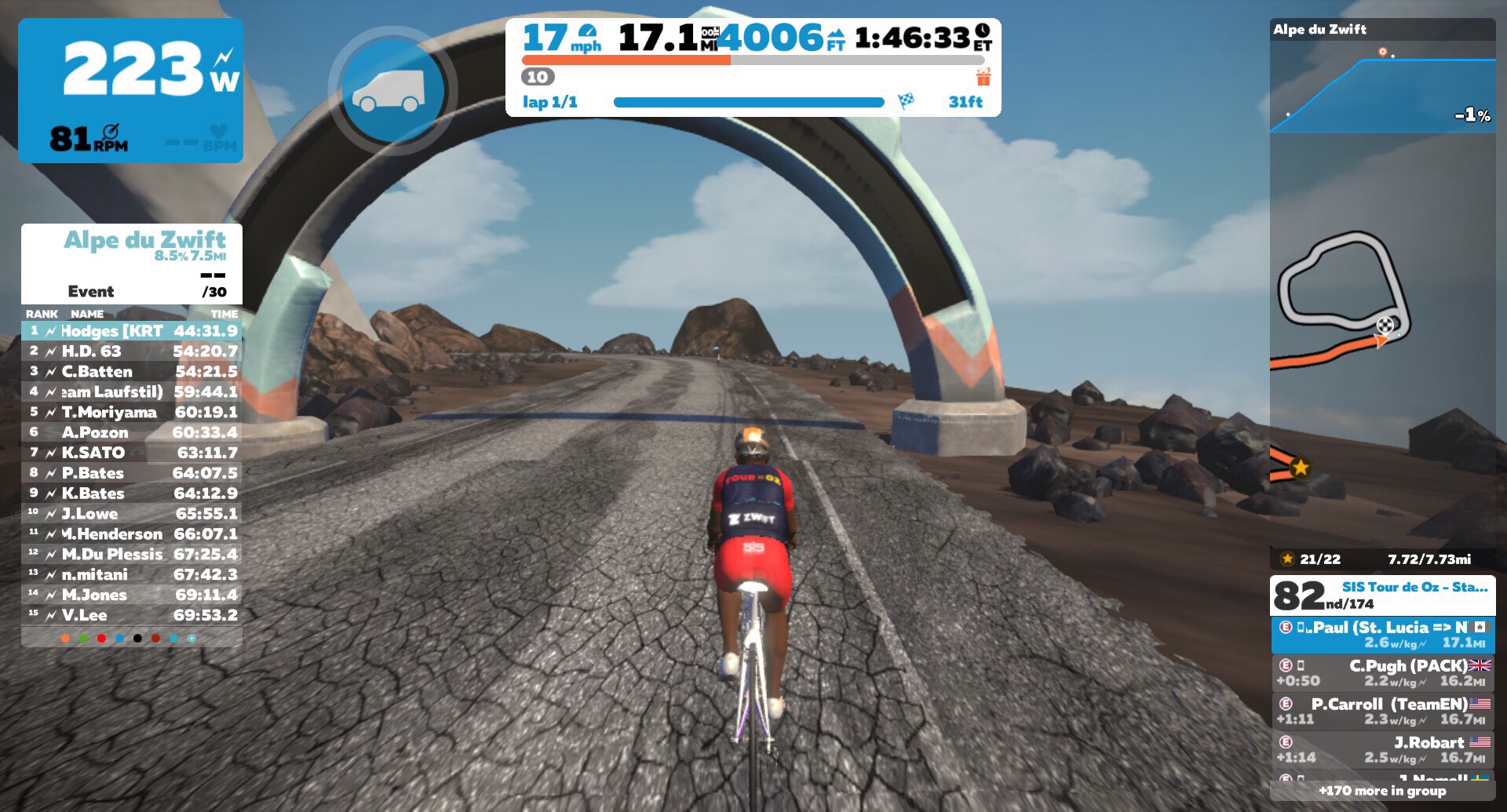Select V.Lee at leaderboard rank 15

(132, 615)
